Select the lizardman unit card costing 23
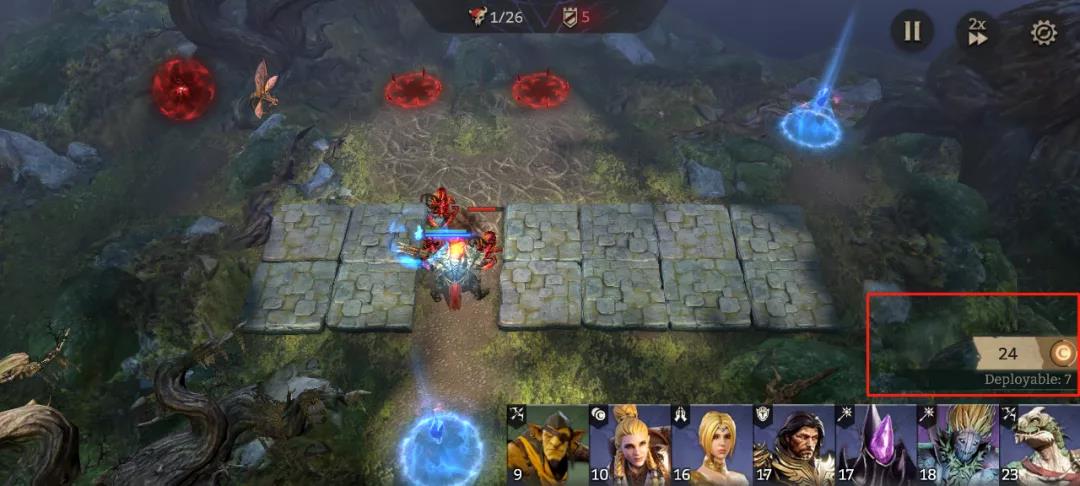 click(x=1040, y=446)
